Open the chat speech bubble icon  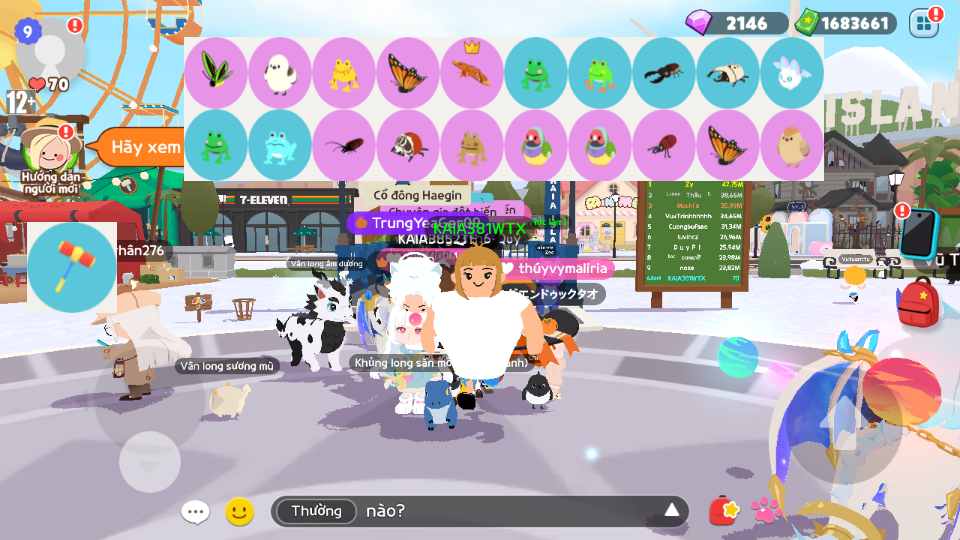click(x=195, y=512)
